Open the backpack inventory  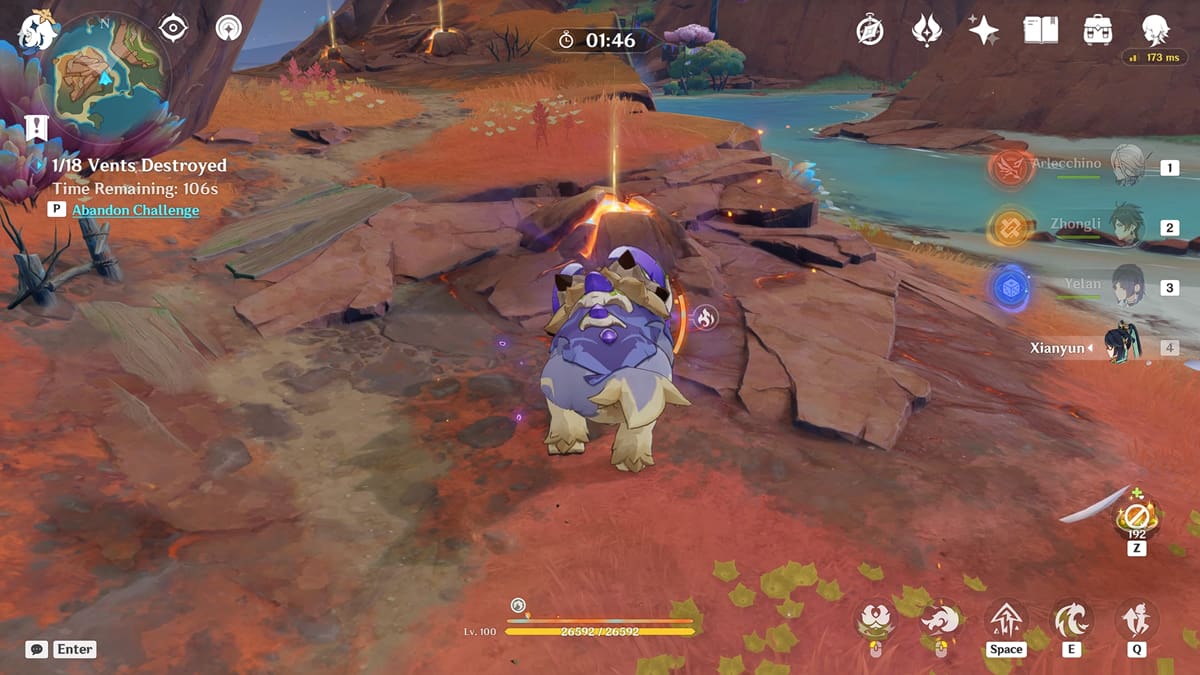click(1098, 30)
